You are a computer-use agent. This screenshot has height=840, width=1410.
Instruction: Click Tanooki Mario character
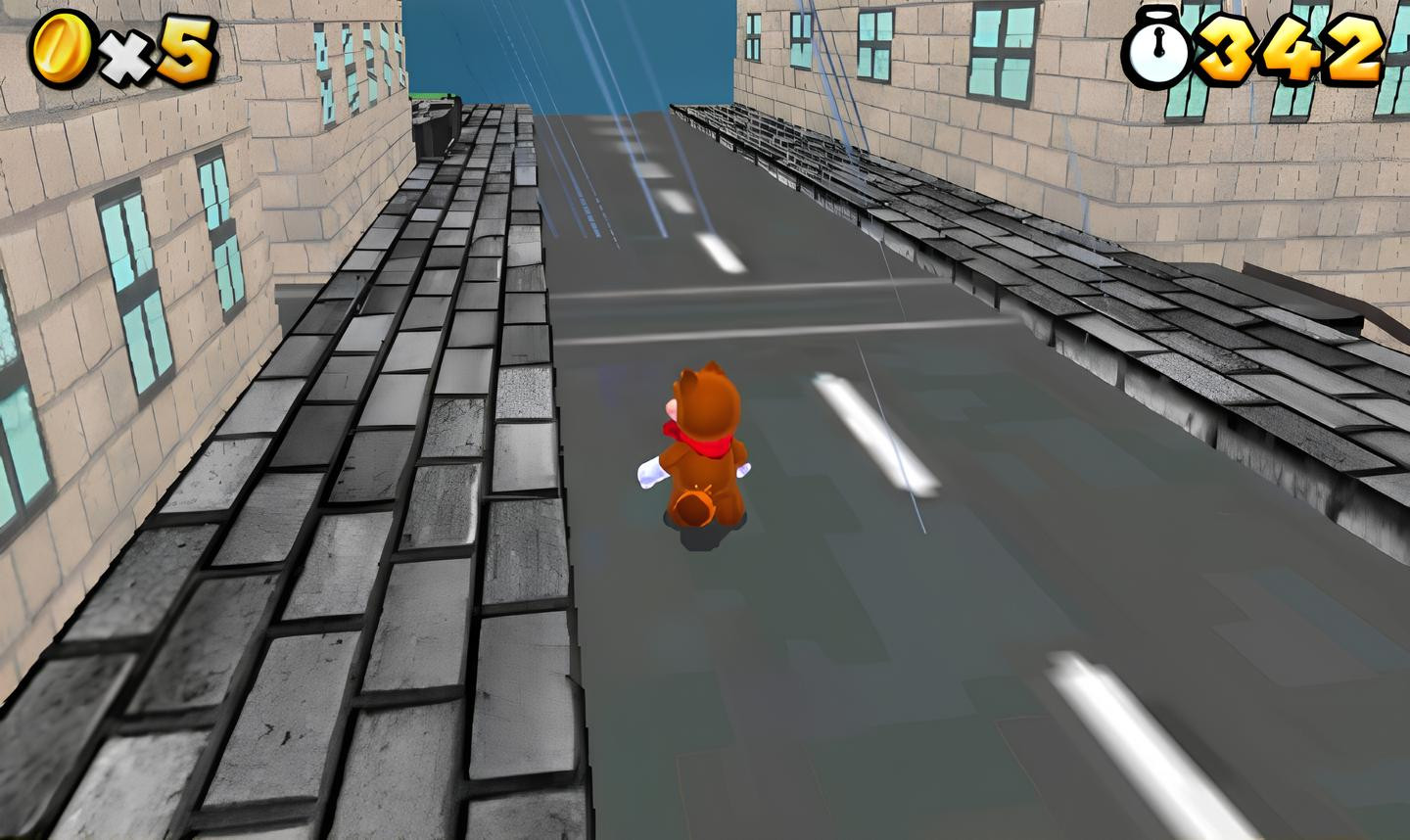[x=705, y=450]
